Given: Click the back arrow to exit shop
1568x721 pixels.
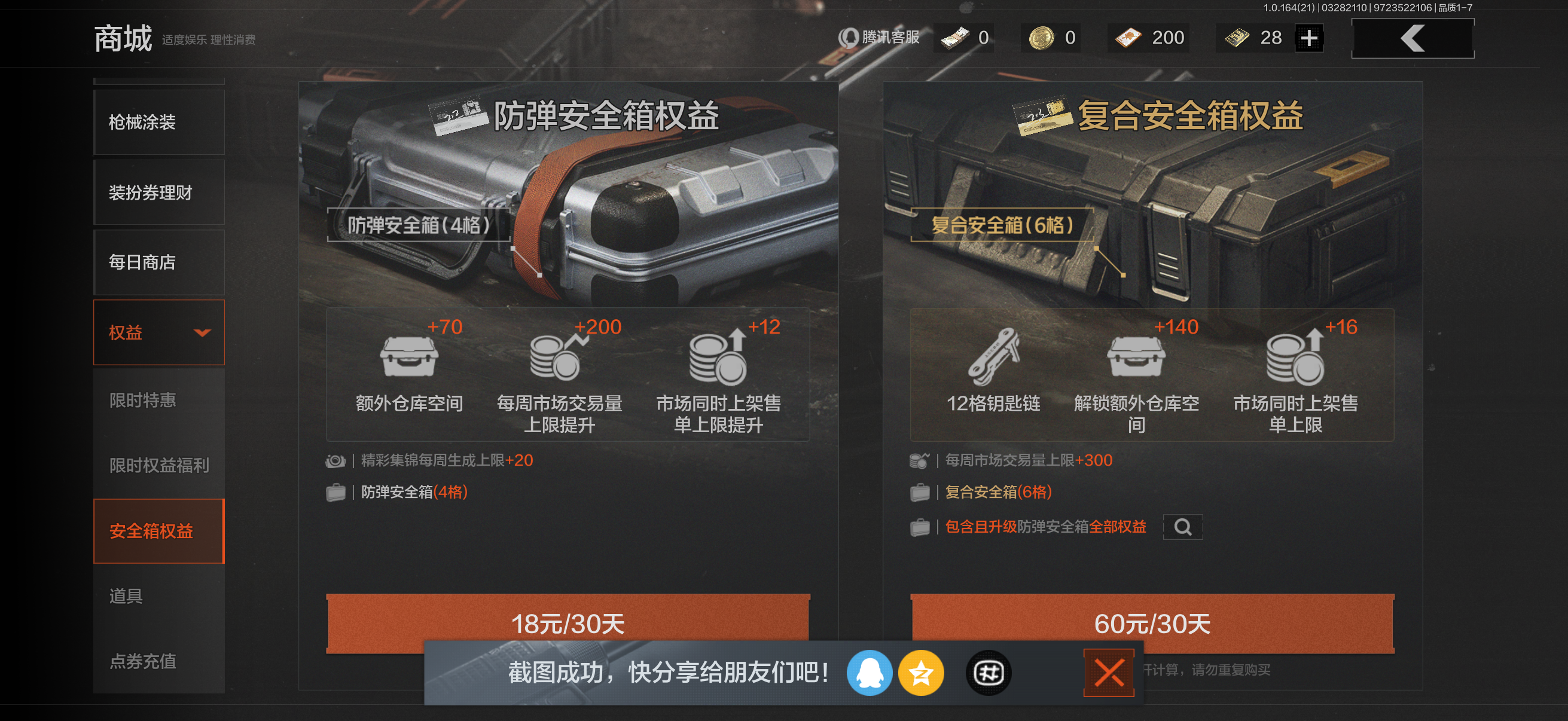Looking at the screenshot, I should coord(1412,38).
